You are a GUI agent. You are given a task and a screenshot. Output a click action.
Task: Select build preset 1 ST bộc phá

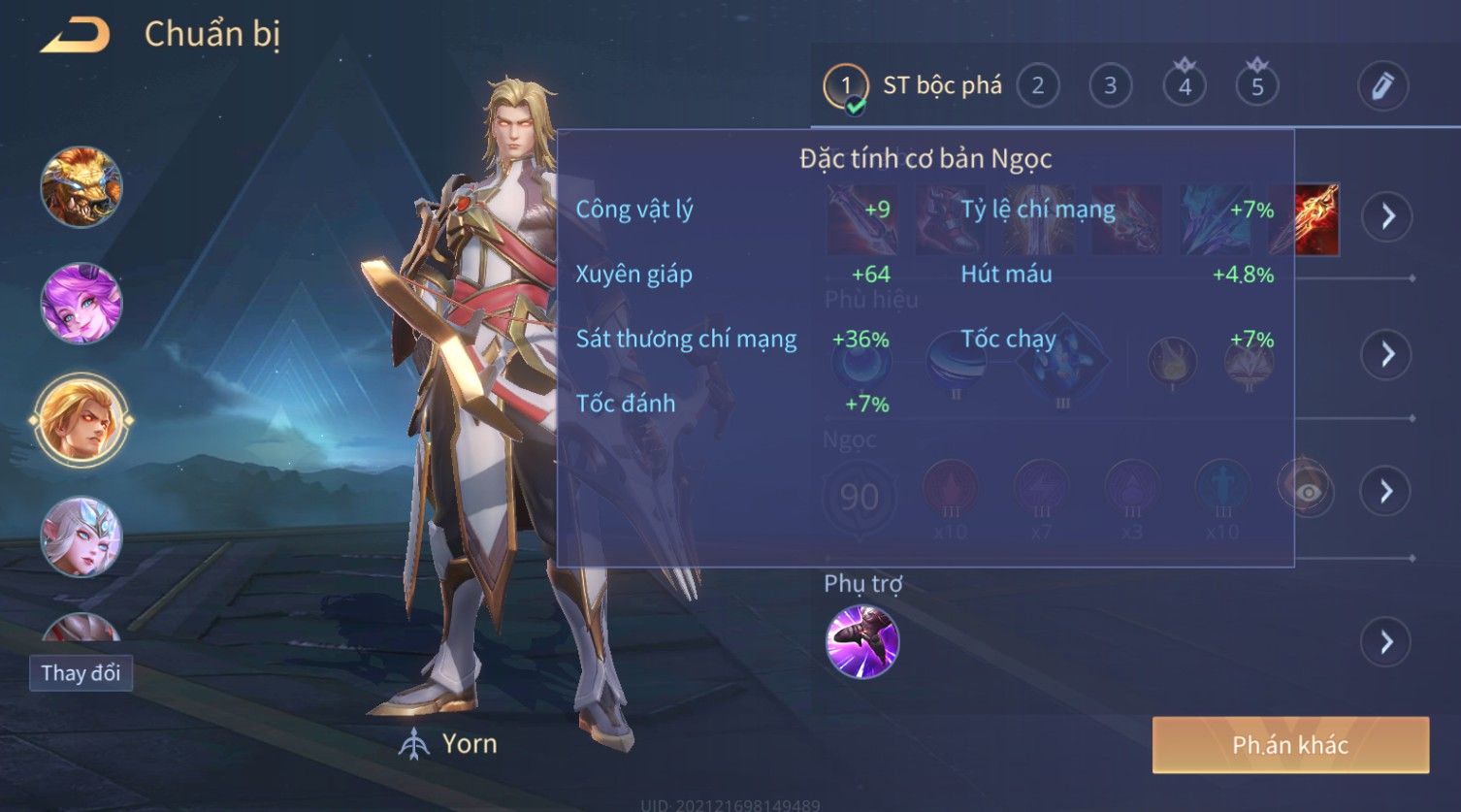(x=846, y=87)
